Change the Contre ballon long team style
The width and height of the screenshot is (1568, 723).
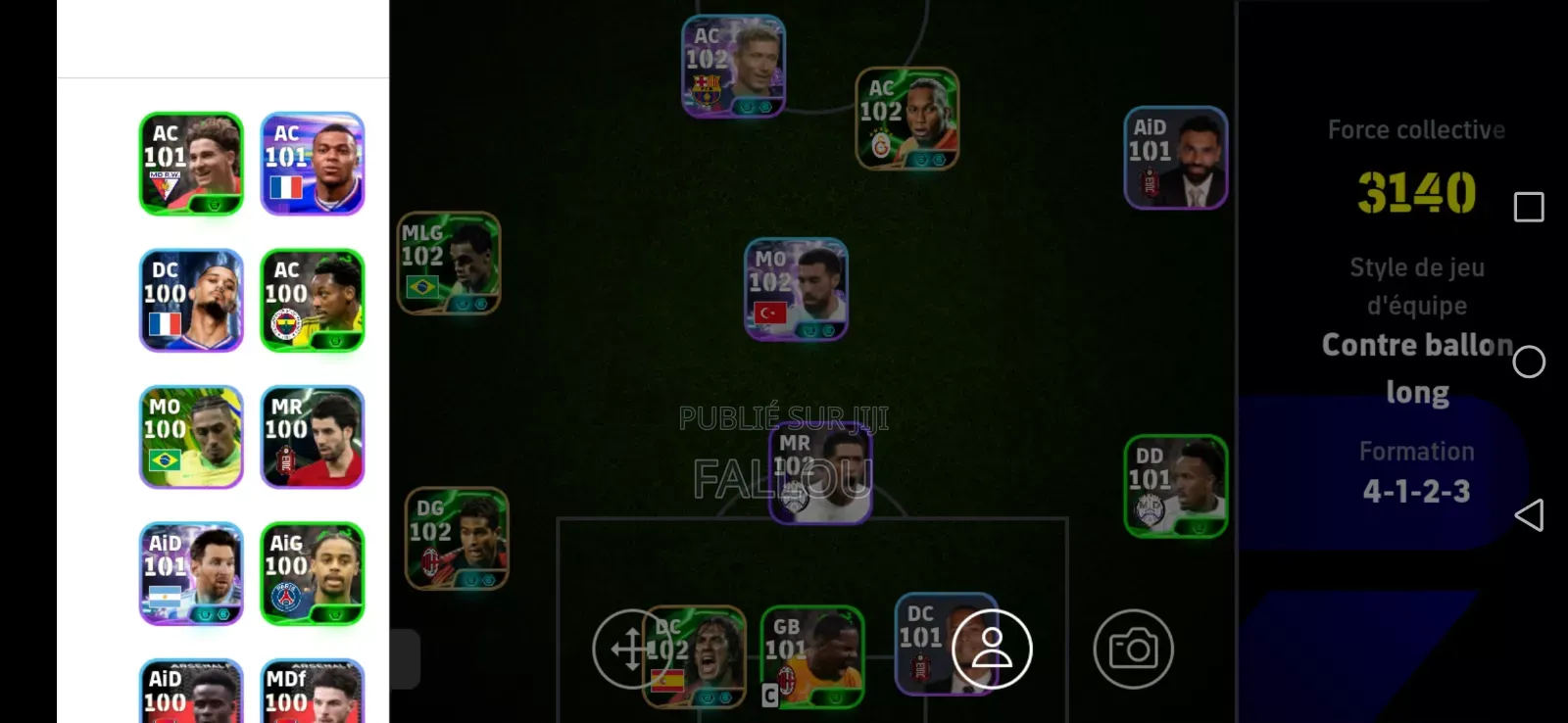[x=1417, y=367]
